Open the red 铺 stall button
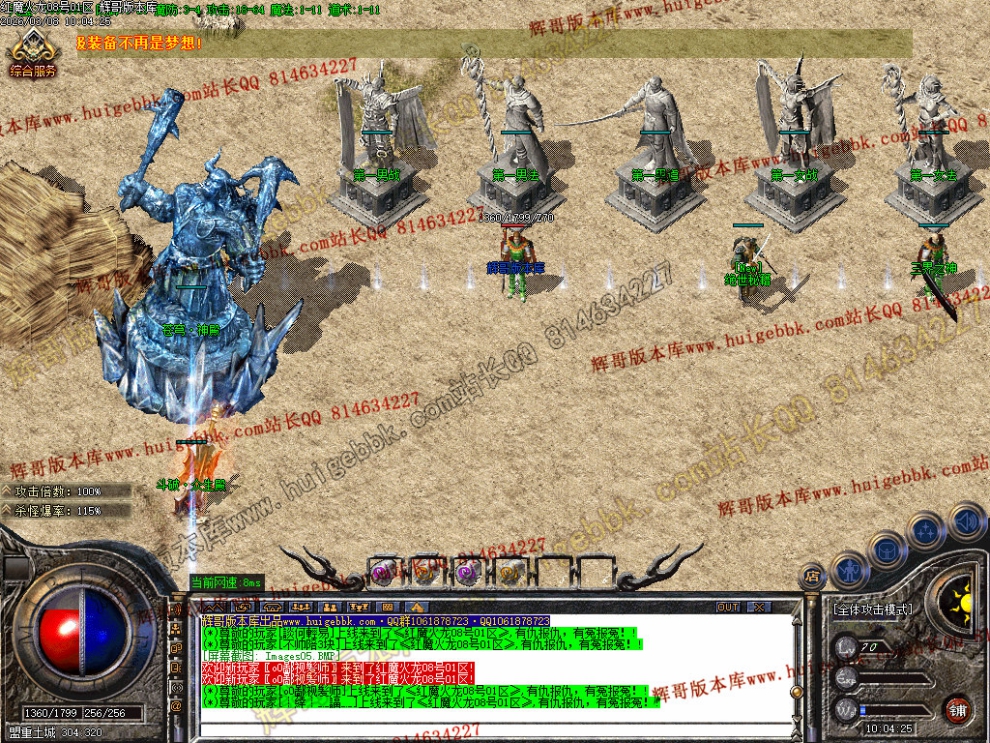990x743 pixels. [x=958, y=708]
